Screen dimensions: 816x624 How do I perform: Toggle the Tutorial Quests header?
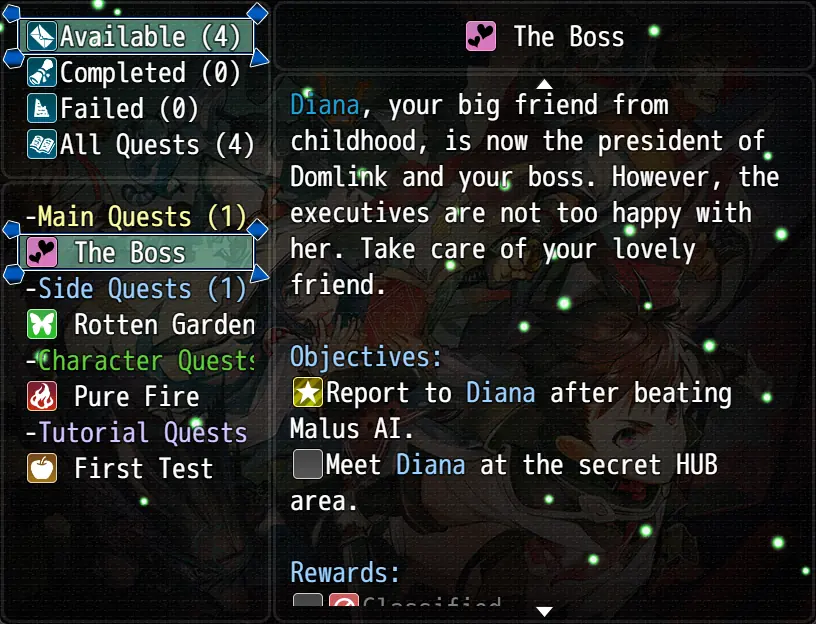[x=136, y=433]
